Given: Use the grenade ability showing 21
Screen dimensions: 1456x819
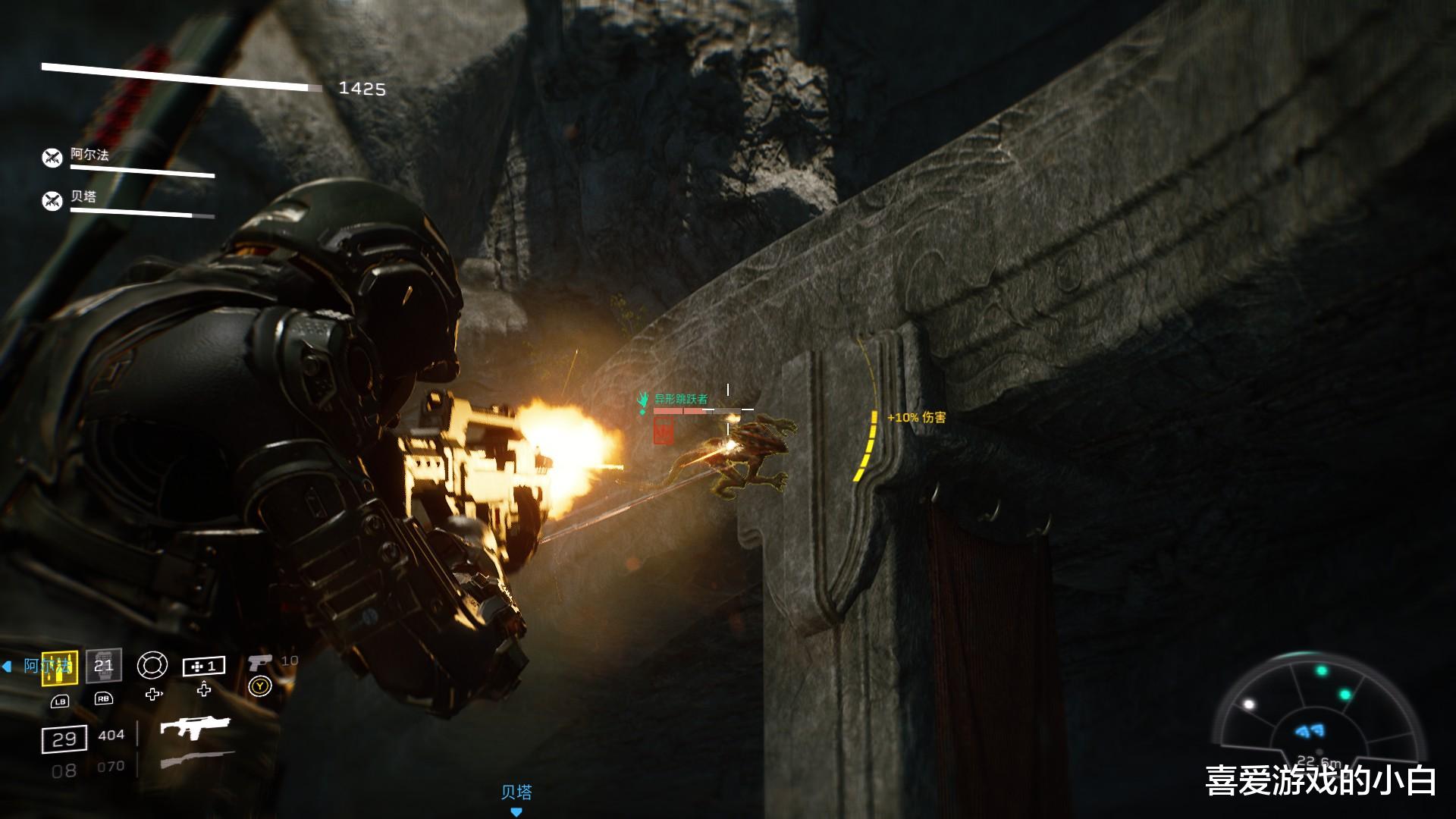Looking at the screenshot, I should [103, 666].
